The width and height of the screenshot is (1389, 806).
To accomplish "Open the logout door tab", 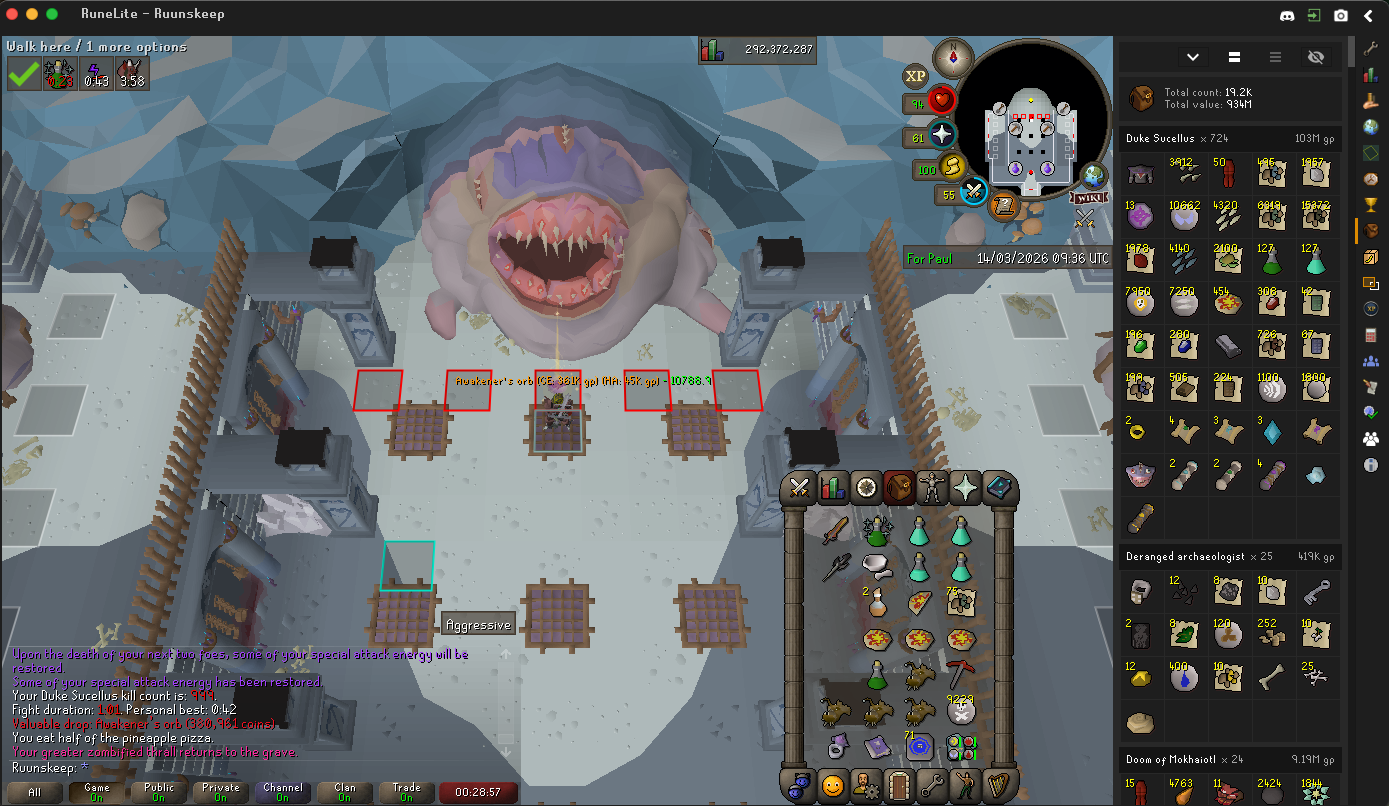I will tap(899, 784).
